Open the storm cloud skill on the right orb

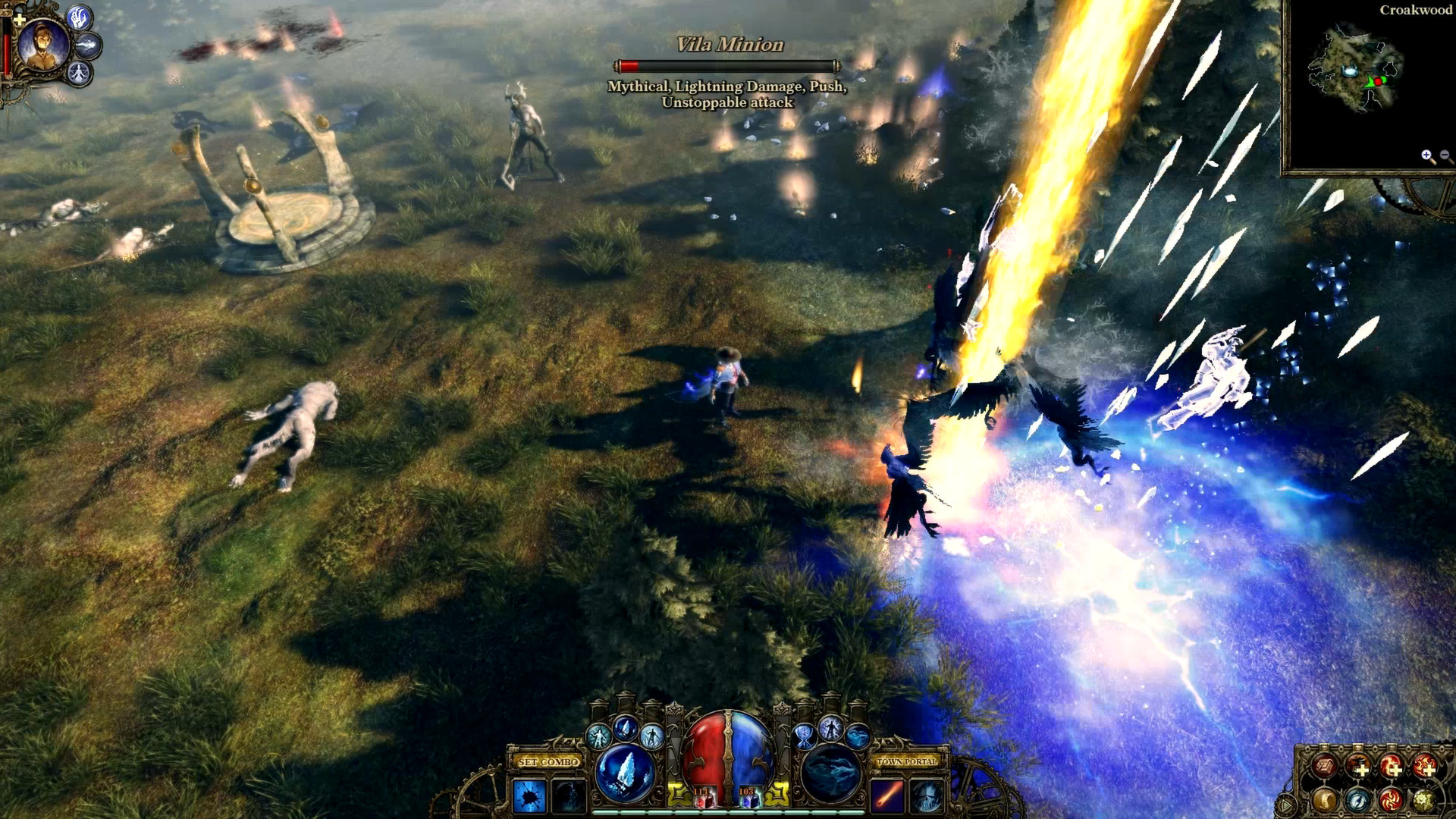tap(830, 774)
